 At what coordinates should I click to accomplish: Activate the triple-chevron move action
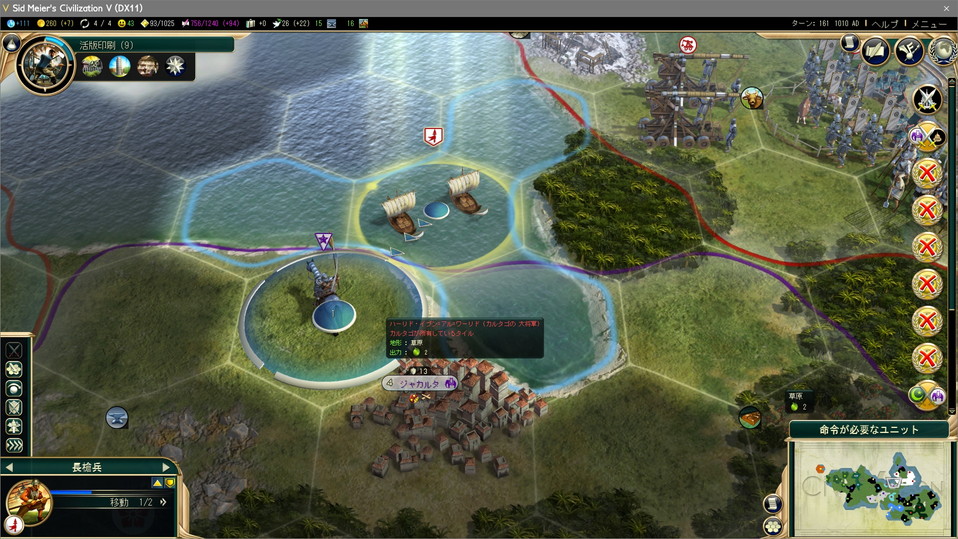[x=14, y=445]
